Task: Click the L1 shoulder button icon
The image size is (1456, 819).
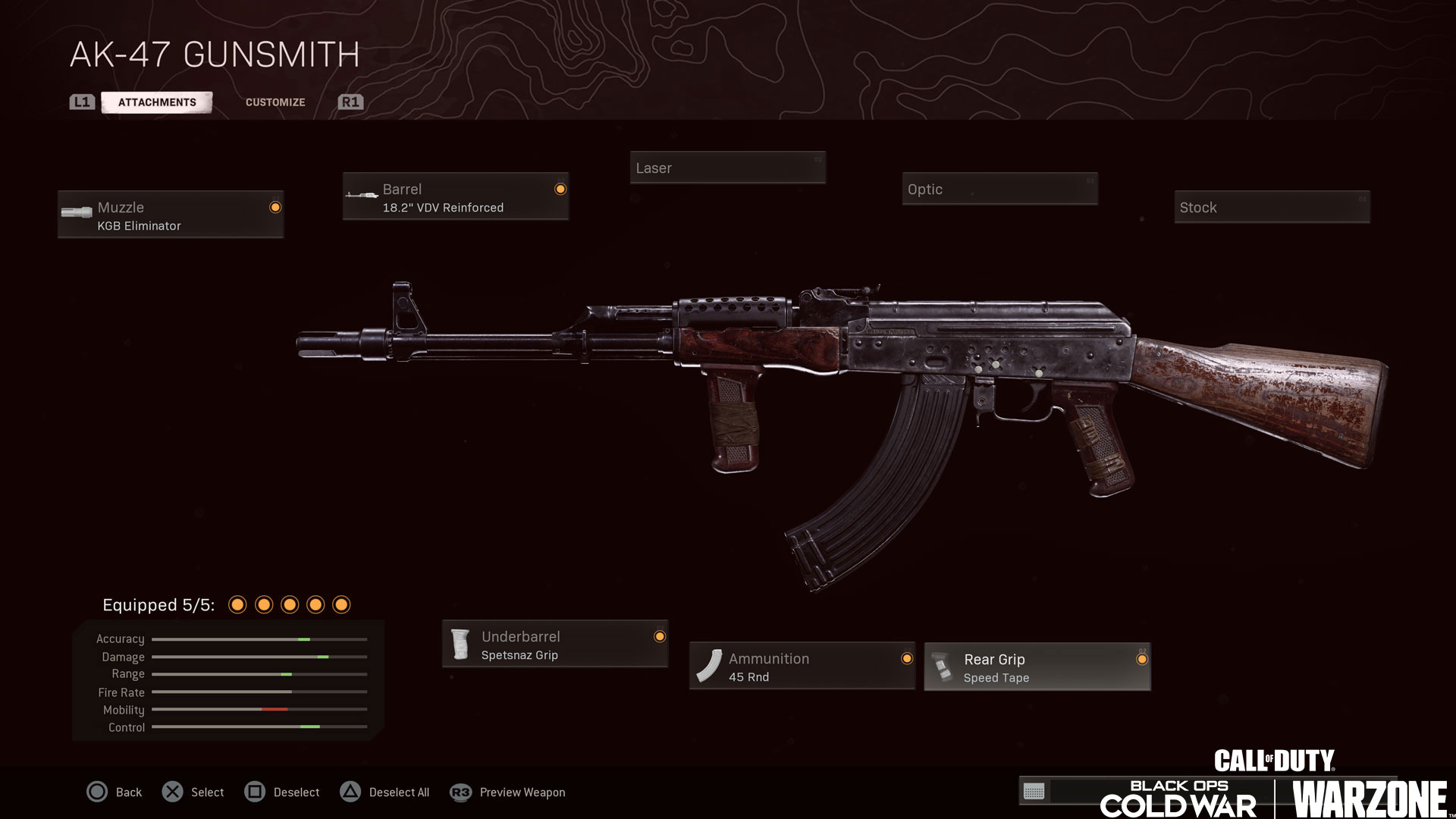Action: (x=82, y=102)
